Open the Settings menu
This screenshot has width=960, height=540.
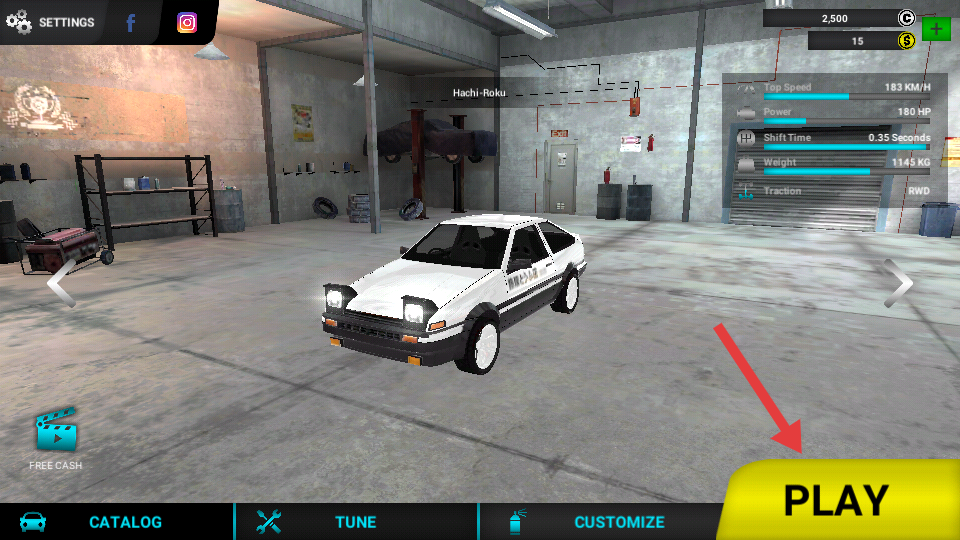coord(51,22)
